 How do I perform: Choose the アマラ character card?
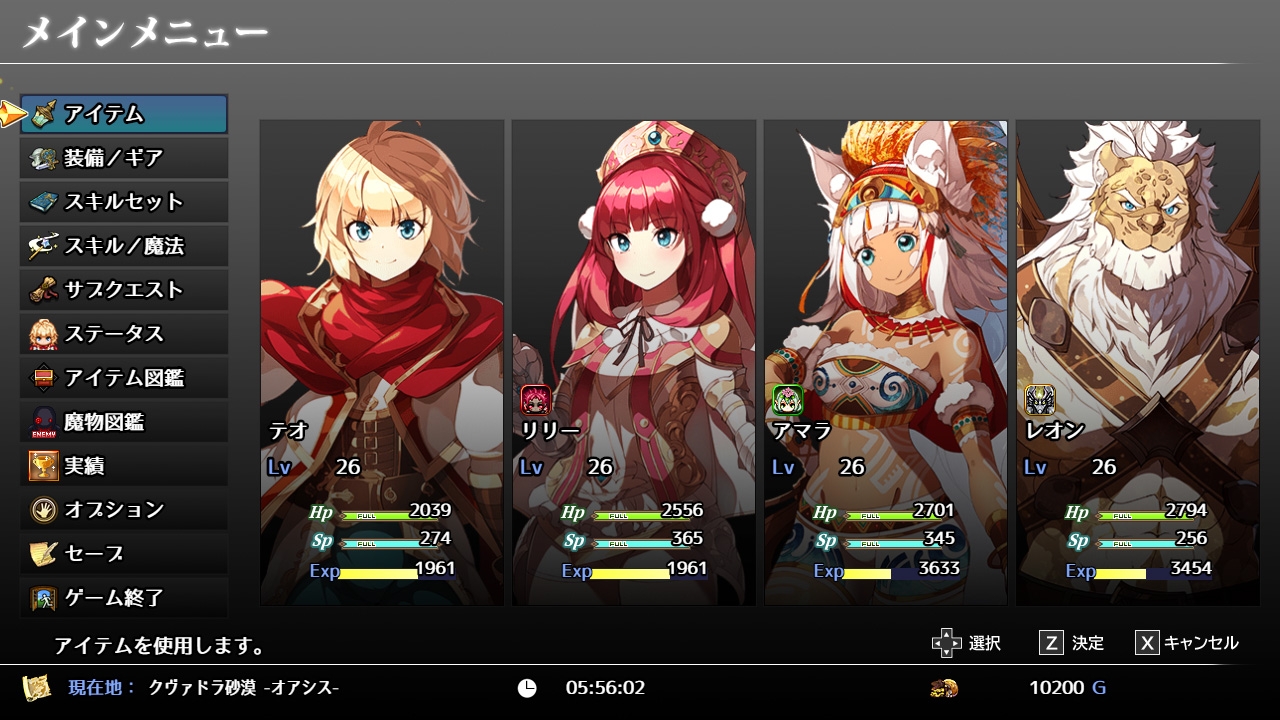(x=886, y=362)
